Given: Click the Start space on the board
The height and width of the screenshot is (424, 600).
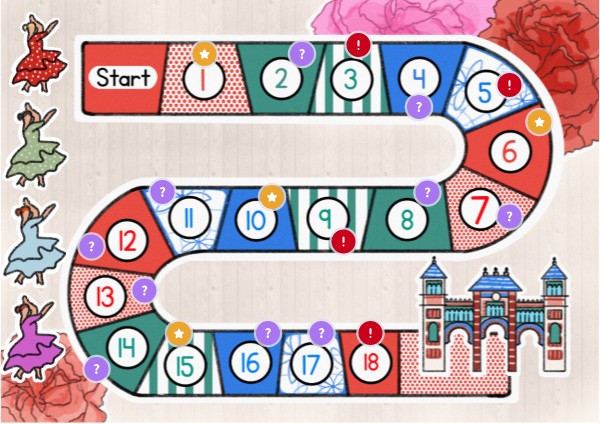Looking at the screenshot, I should [x=124, y=77].
